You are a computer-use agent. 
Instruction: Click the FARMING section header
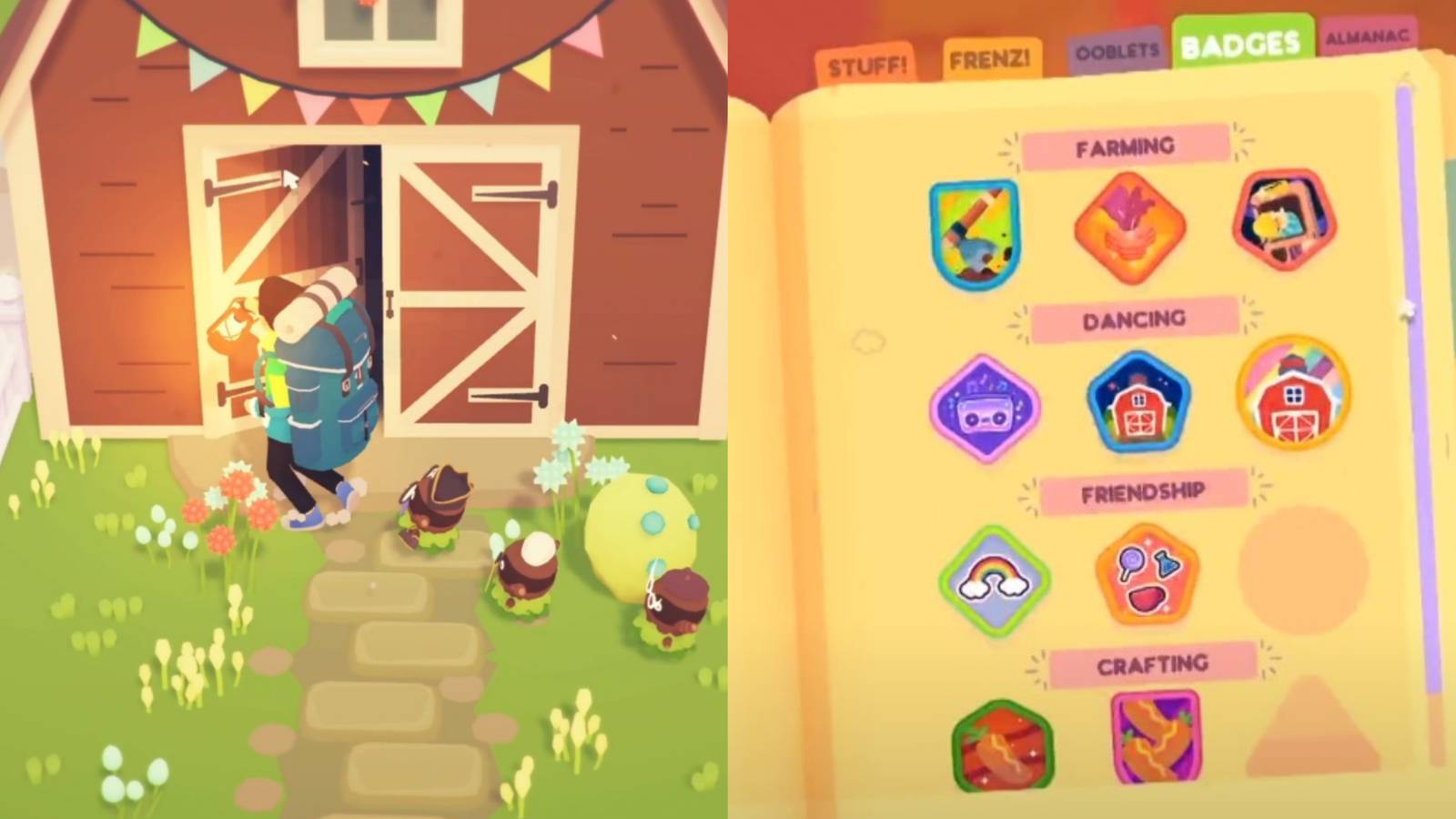tap(1126, 146)
